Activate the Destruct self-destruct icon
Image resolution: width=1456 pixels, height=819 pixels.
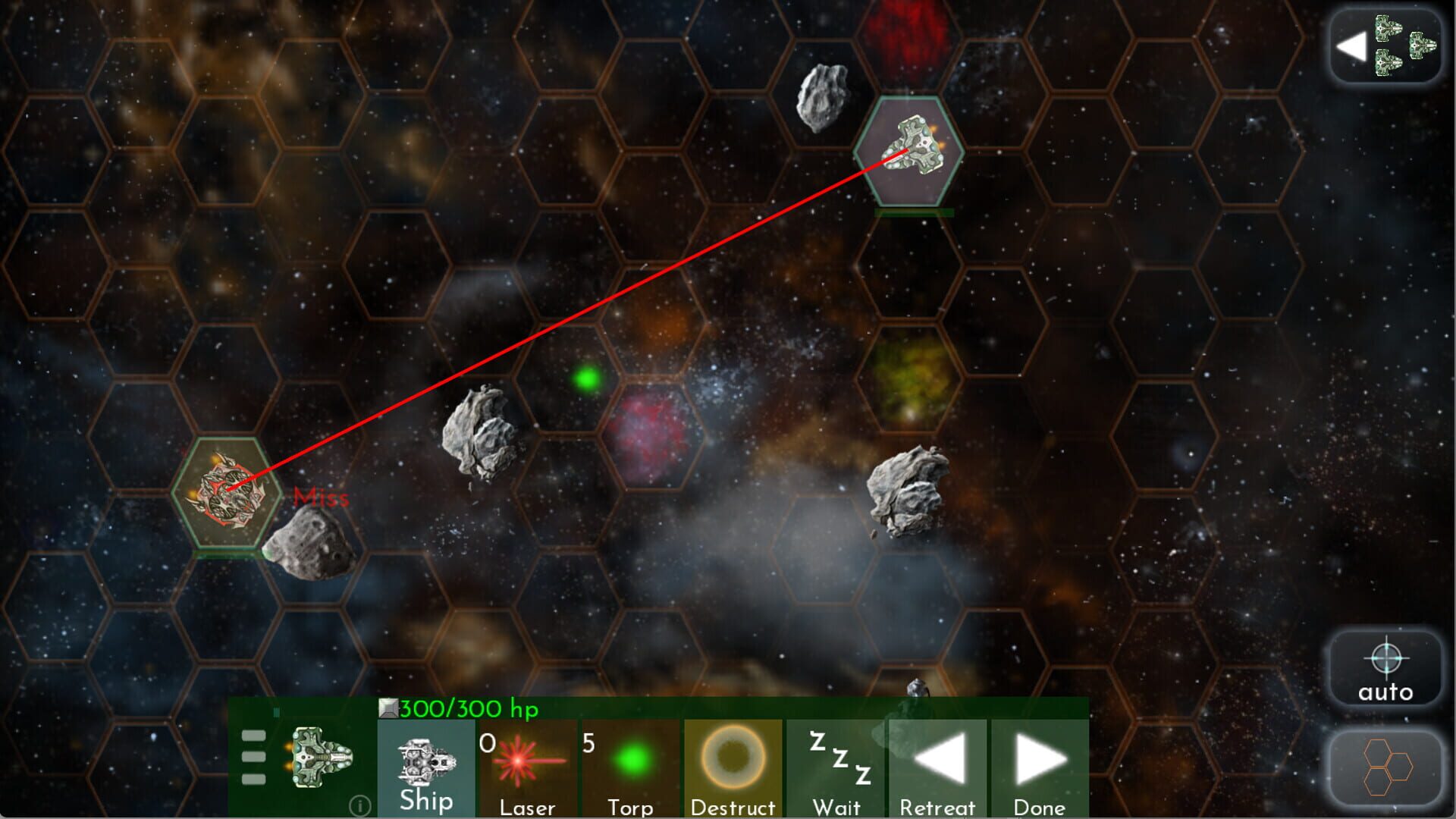coord(733,758)
